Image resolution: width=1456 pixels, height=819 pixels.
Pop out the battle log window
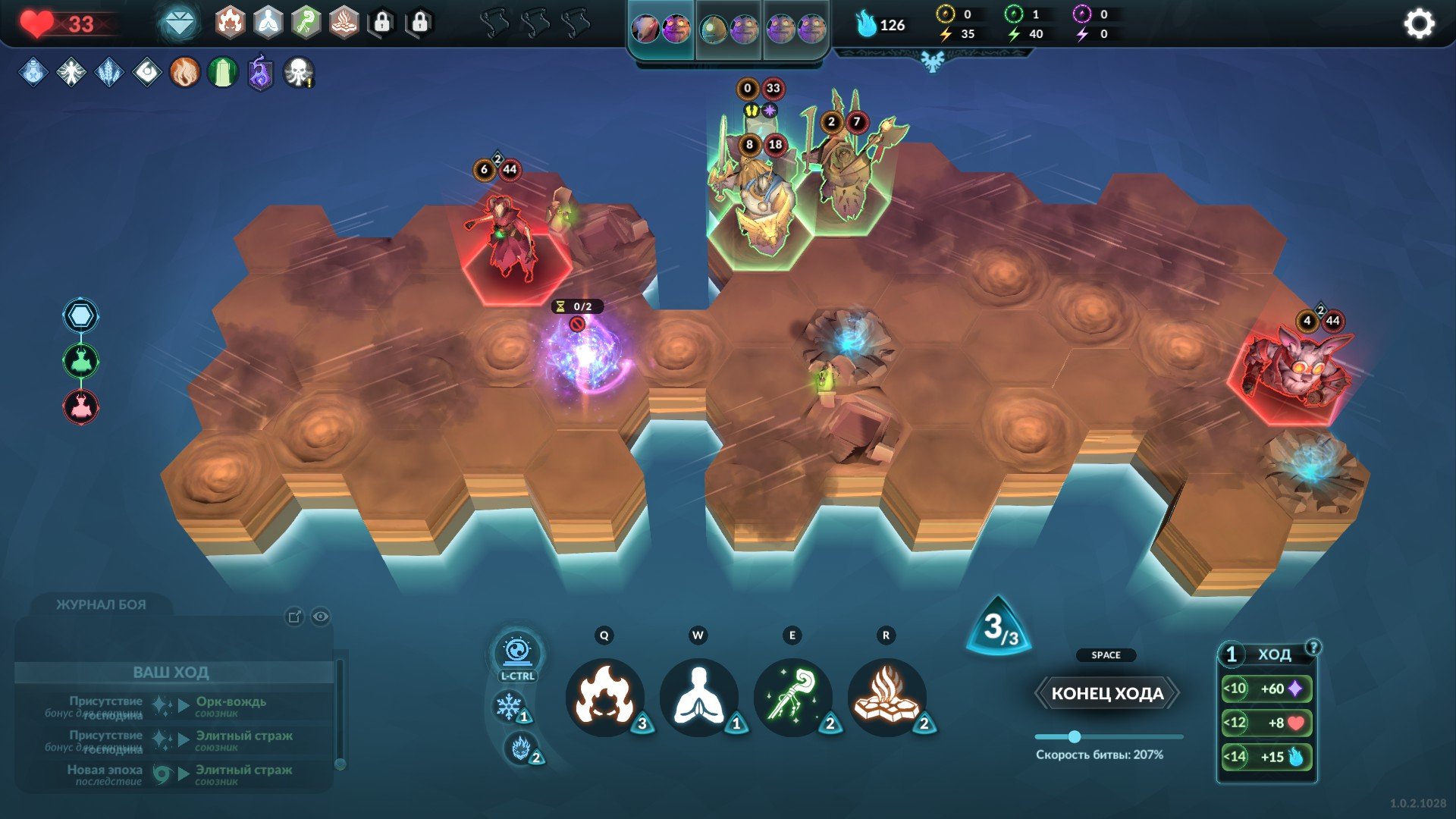pos(294,617)
